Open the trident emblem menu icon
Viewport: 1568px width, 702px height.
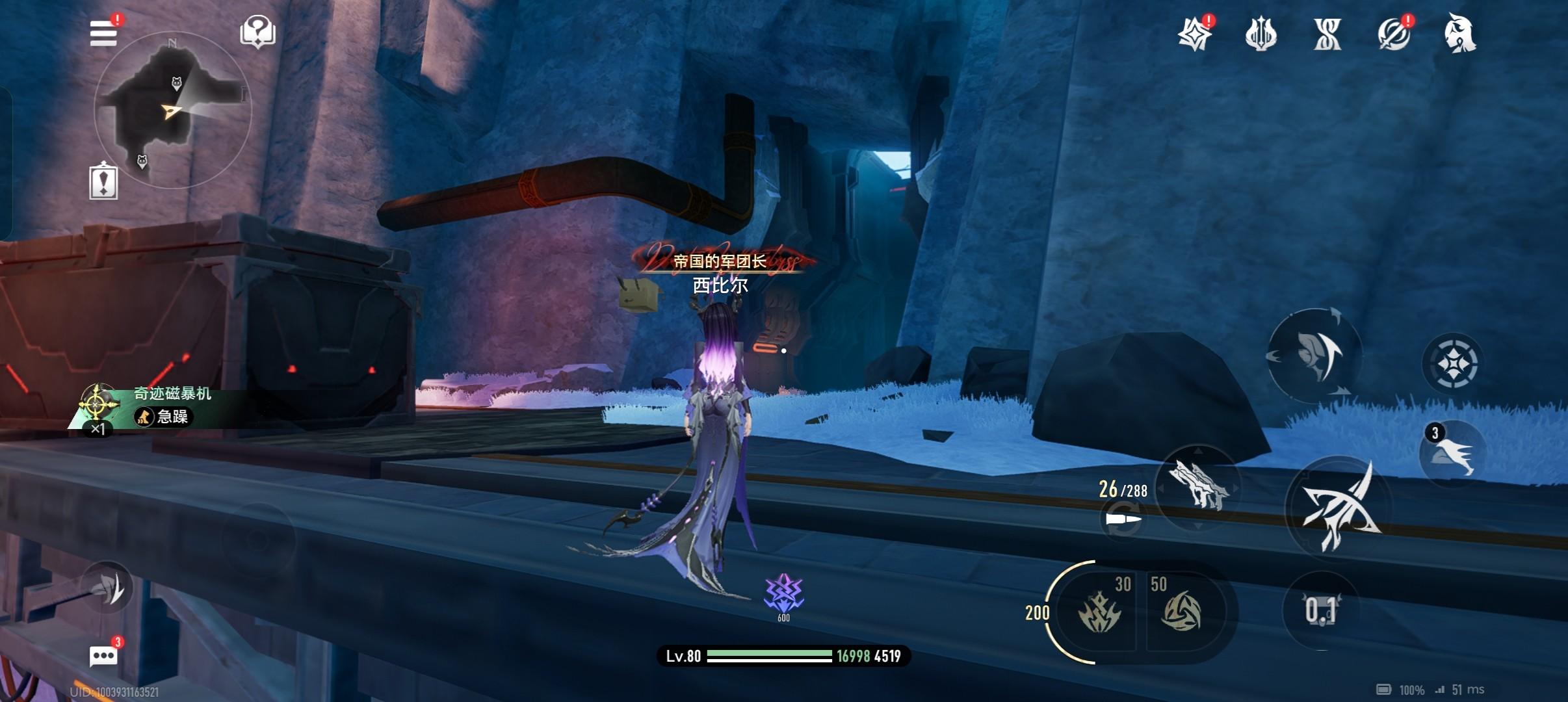[1261, 34]
